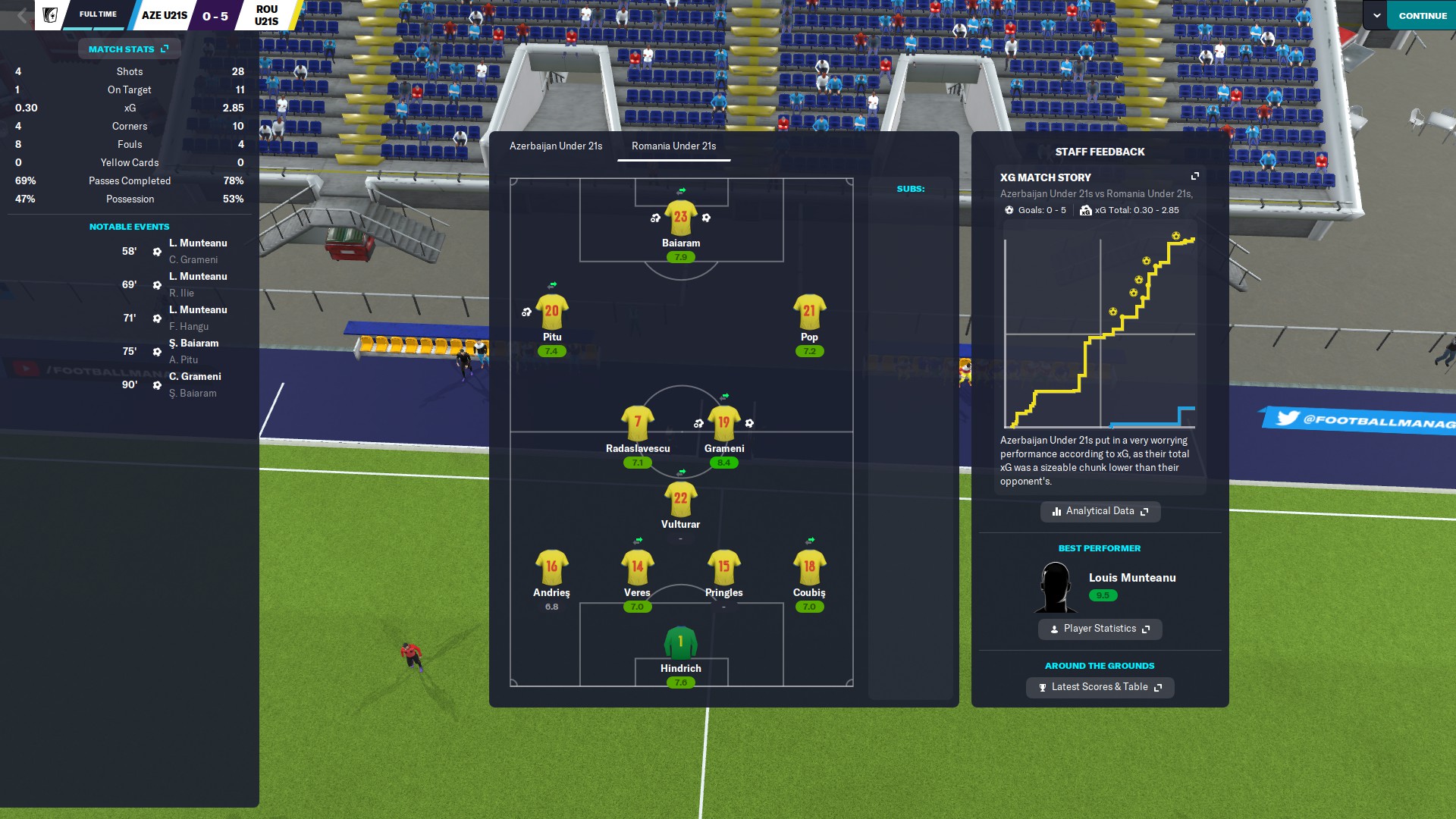Viewport: 1456px width, 819px height.
Task: Select Radaslavescu, number 7
Action: (x=637, y=423)
